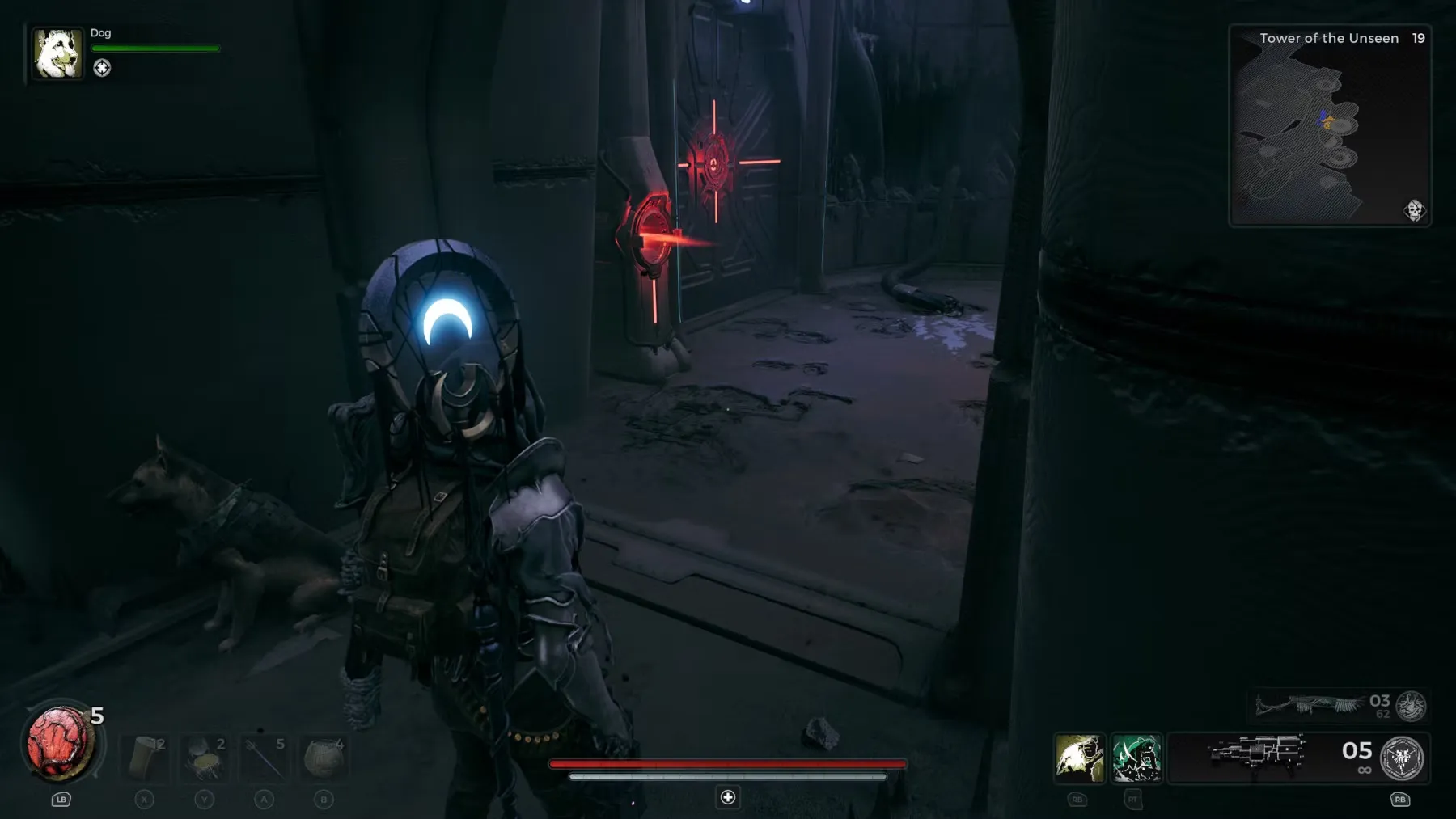Viewport: 1456px width, 819px height.
Task: Open the Tower of the Unseen minimap
Action: [1329, 129]
